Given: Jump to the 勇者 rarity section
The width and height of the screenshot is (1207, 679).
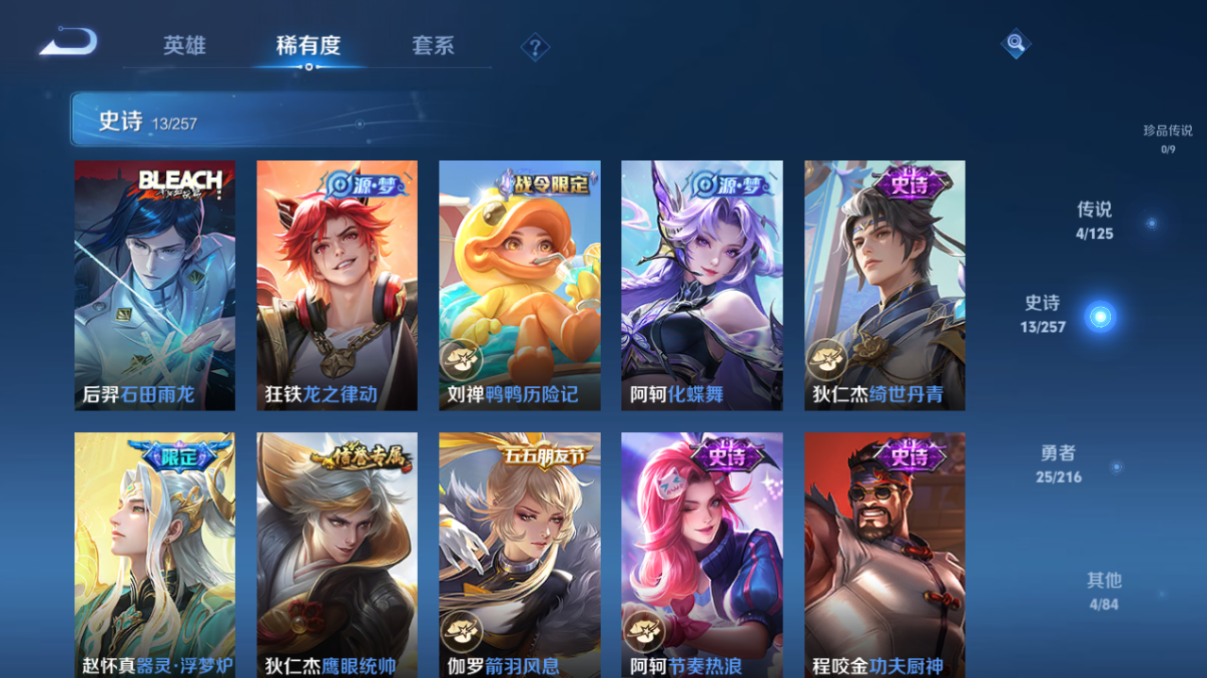Looking at the screenshot, I should click(x=1058, y=464).
